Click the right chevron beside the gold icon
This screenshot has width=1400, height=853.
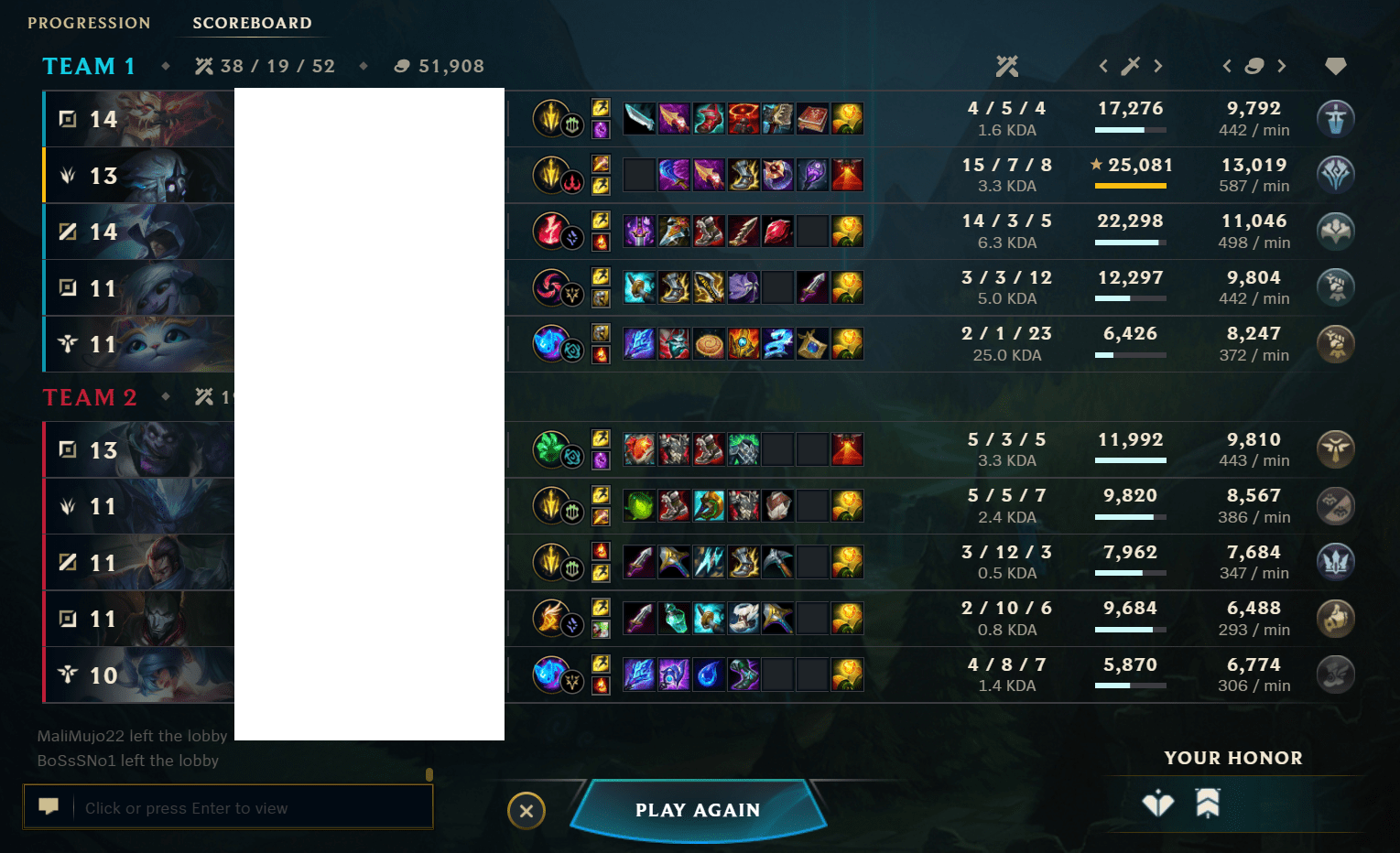[x=1283, y=66]
